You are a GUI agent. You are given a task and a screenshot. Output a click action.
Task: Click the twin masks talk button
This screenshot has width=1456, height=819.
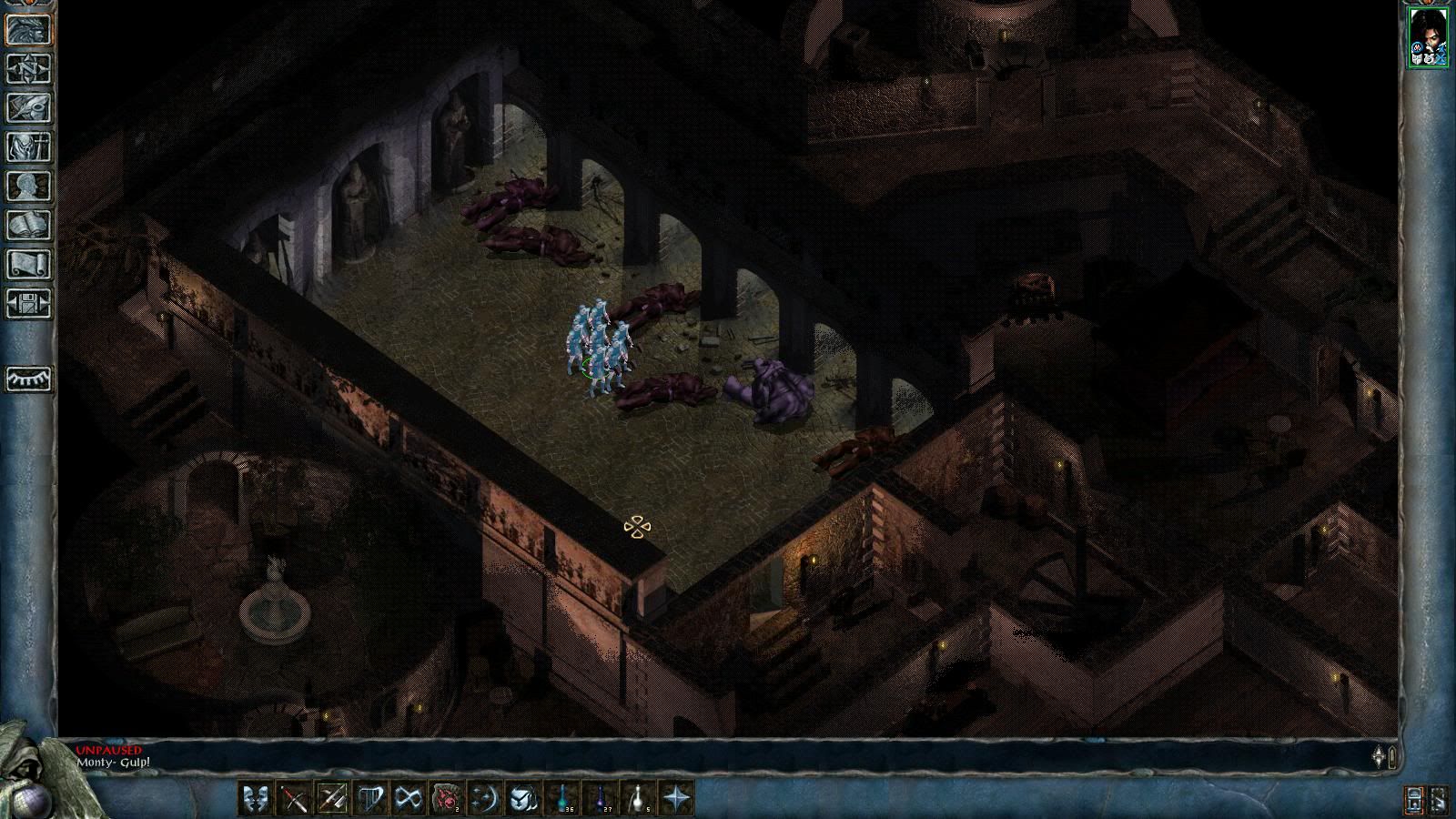tap(256, 799)
